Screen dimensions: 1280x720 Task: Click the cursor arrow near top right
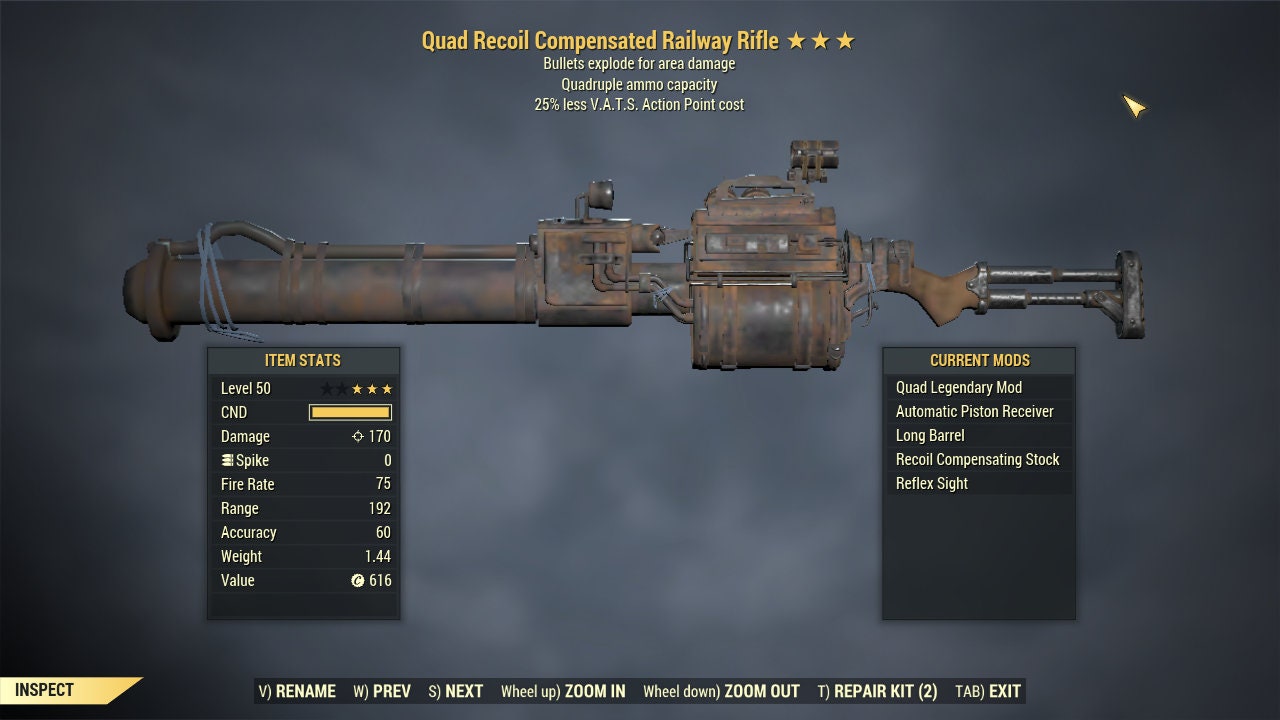[1135, 107]
